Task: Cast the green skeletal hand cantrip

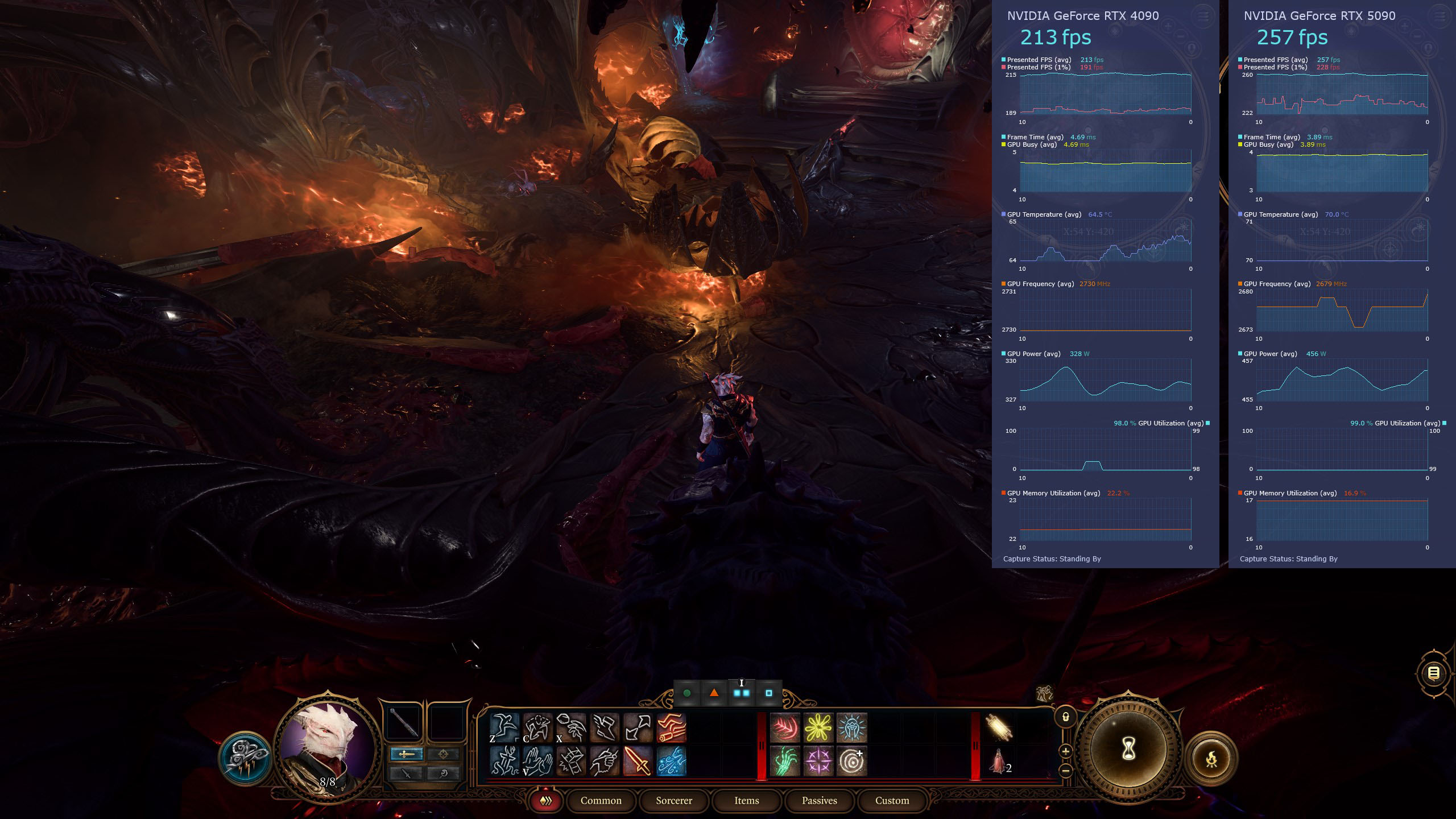Action: (x=785, y=761)
